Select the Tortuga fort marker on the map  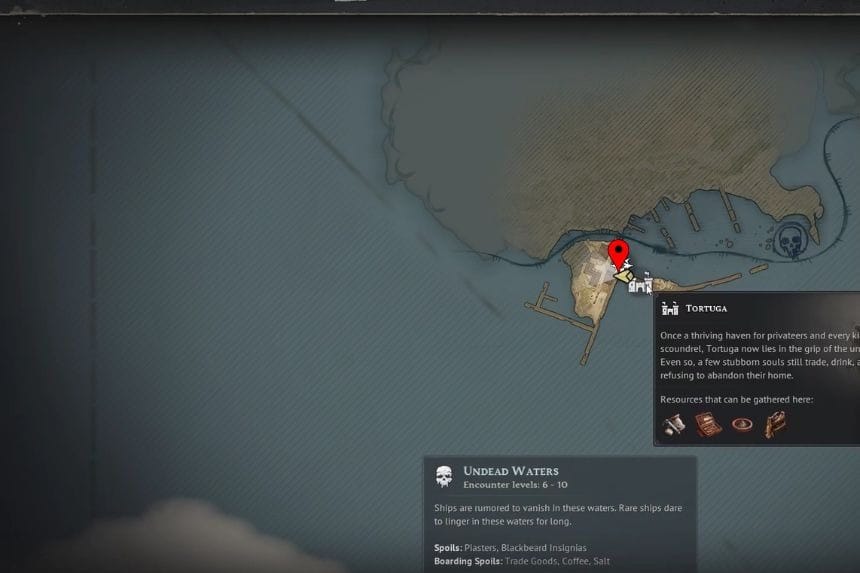[x=640, y=284]
